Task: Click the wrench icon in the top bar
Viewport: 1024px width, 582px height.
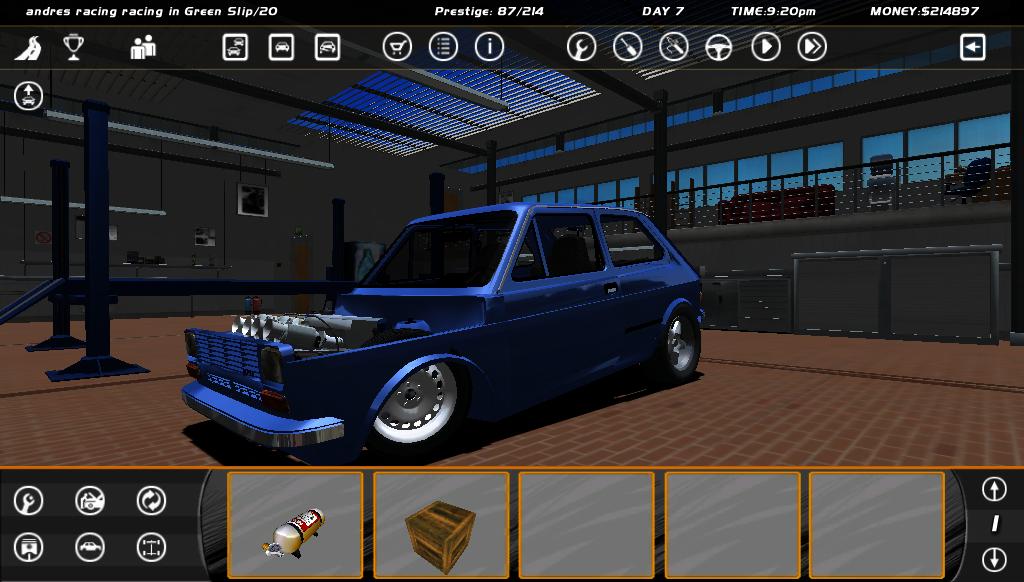Action: pyautogui.click(x=581, y=47)
